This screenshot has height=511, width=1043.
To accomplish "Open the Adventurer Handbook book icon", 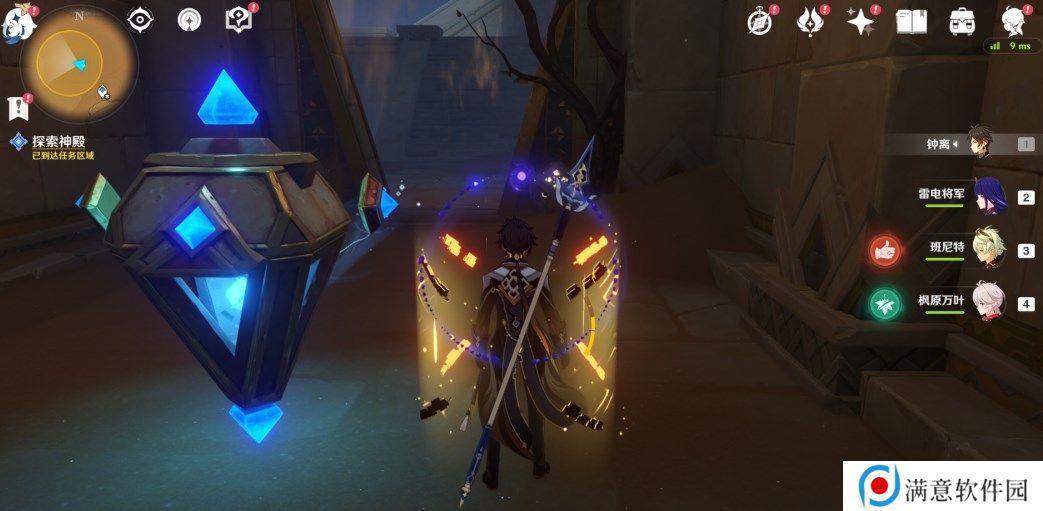I will (x=911, y=22).
